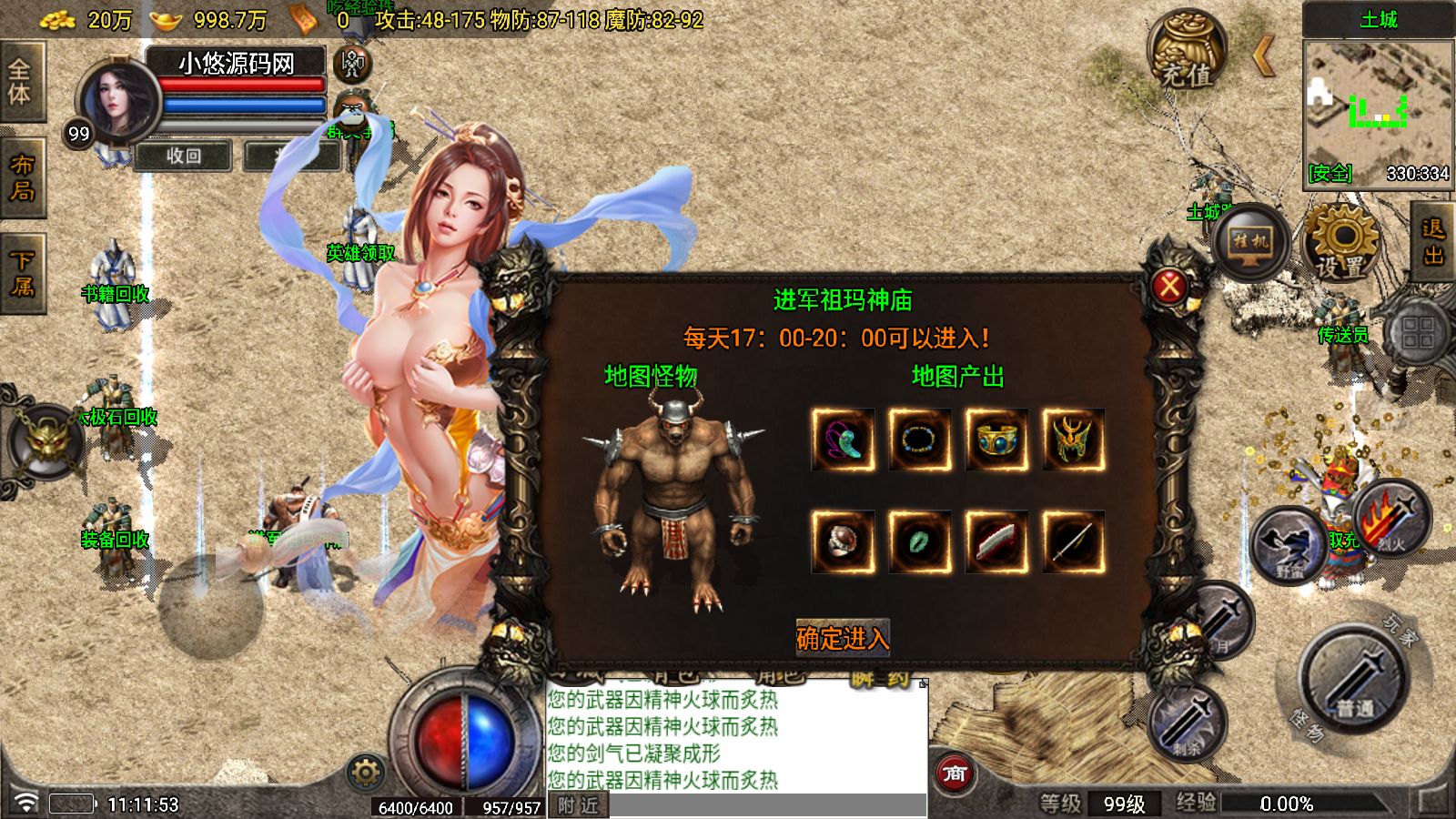Close the 进军祖玛神庙 dialog
The height and width of the screenshot is (819, 1456).
tap(1169, 288)
